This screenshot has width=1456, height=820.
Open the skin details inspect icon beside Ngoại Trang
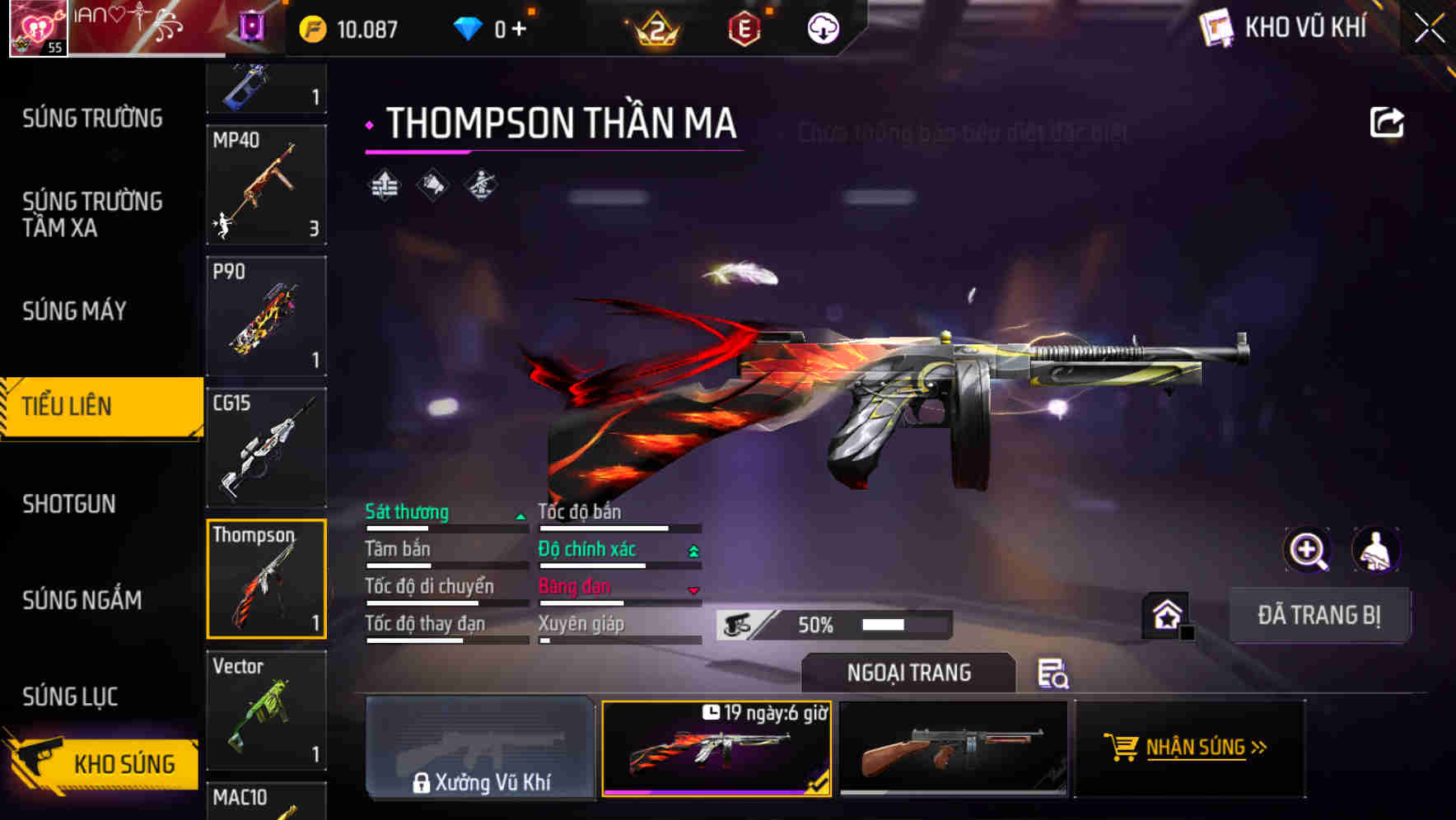(x=1054, y=675)
